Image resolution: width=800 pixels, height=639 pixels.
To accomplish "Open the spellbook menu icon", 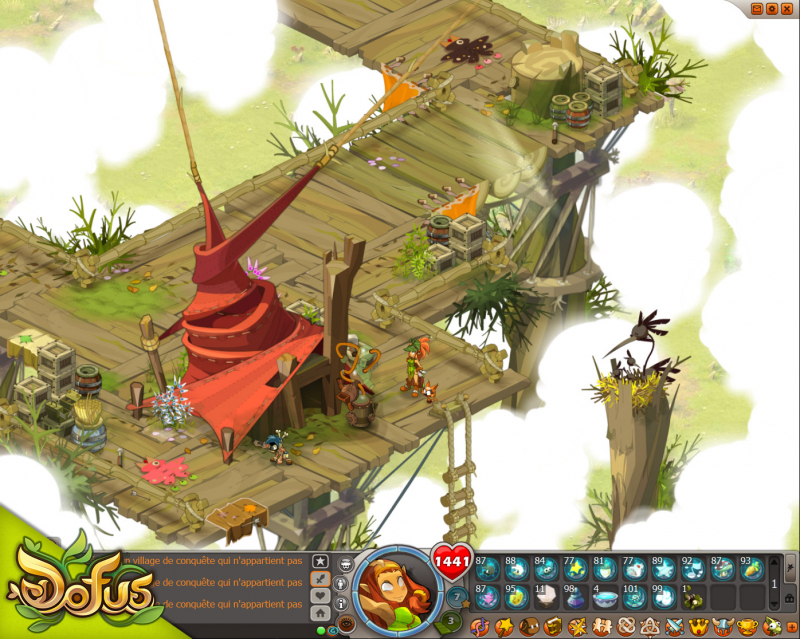I will click(552, 627).
